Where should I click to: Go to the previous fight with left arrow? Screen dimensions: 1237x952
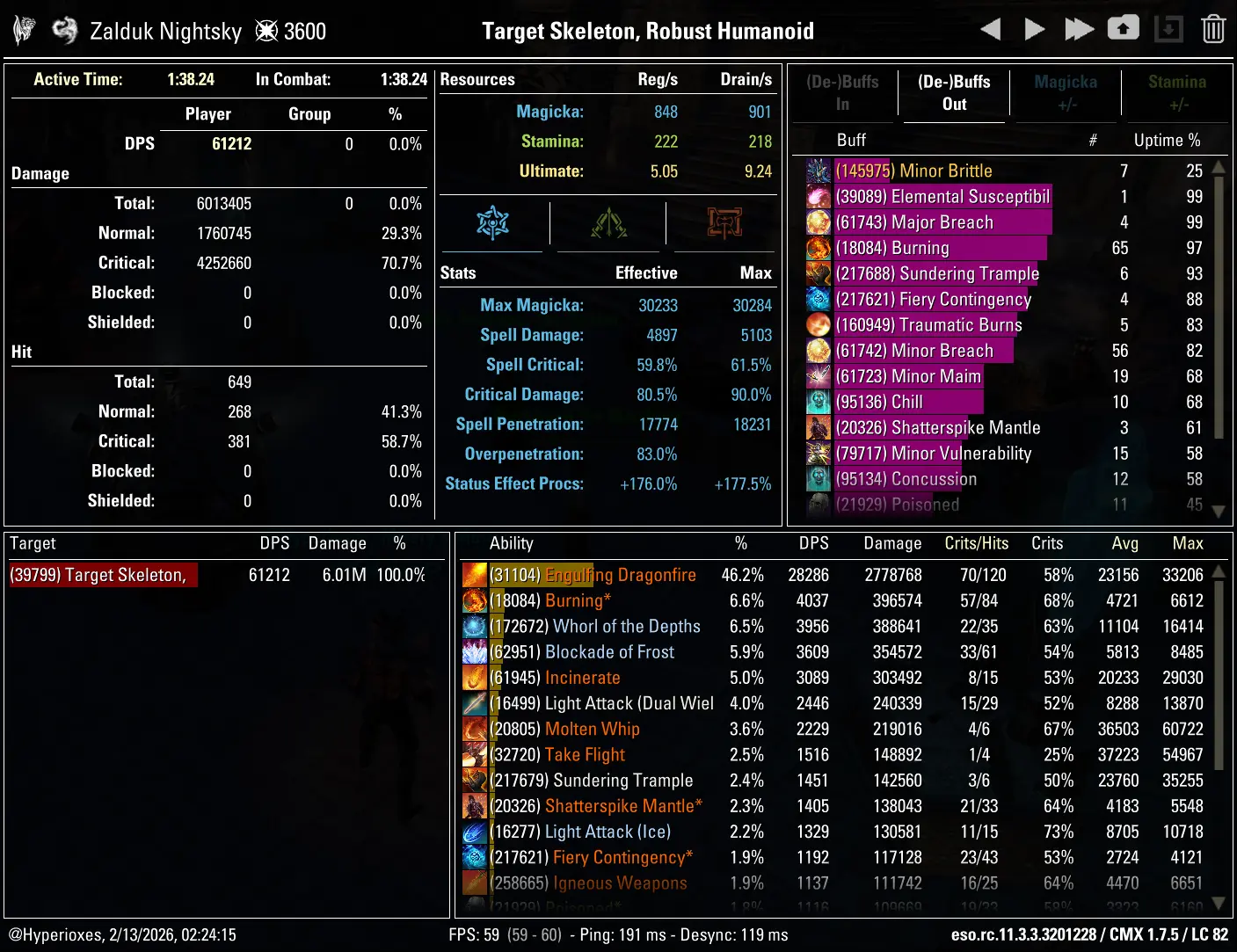[991, 30]
